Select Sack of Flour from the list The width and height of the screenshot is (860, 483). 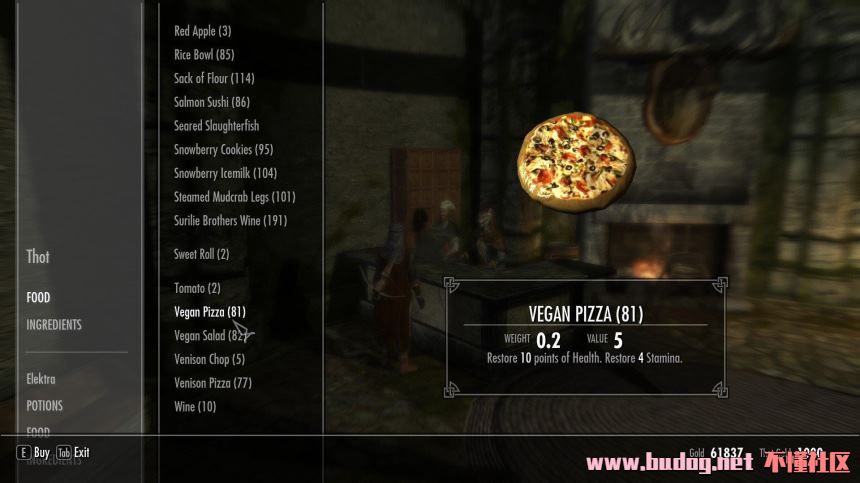214,78
